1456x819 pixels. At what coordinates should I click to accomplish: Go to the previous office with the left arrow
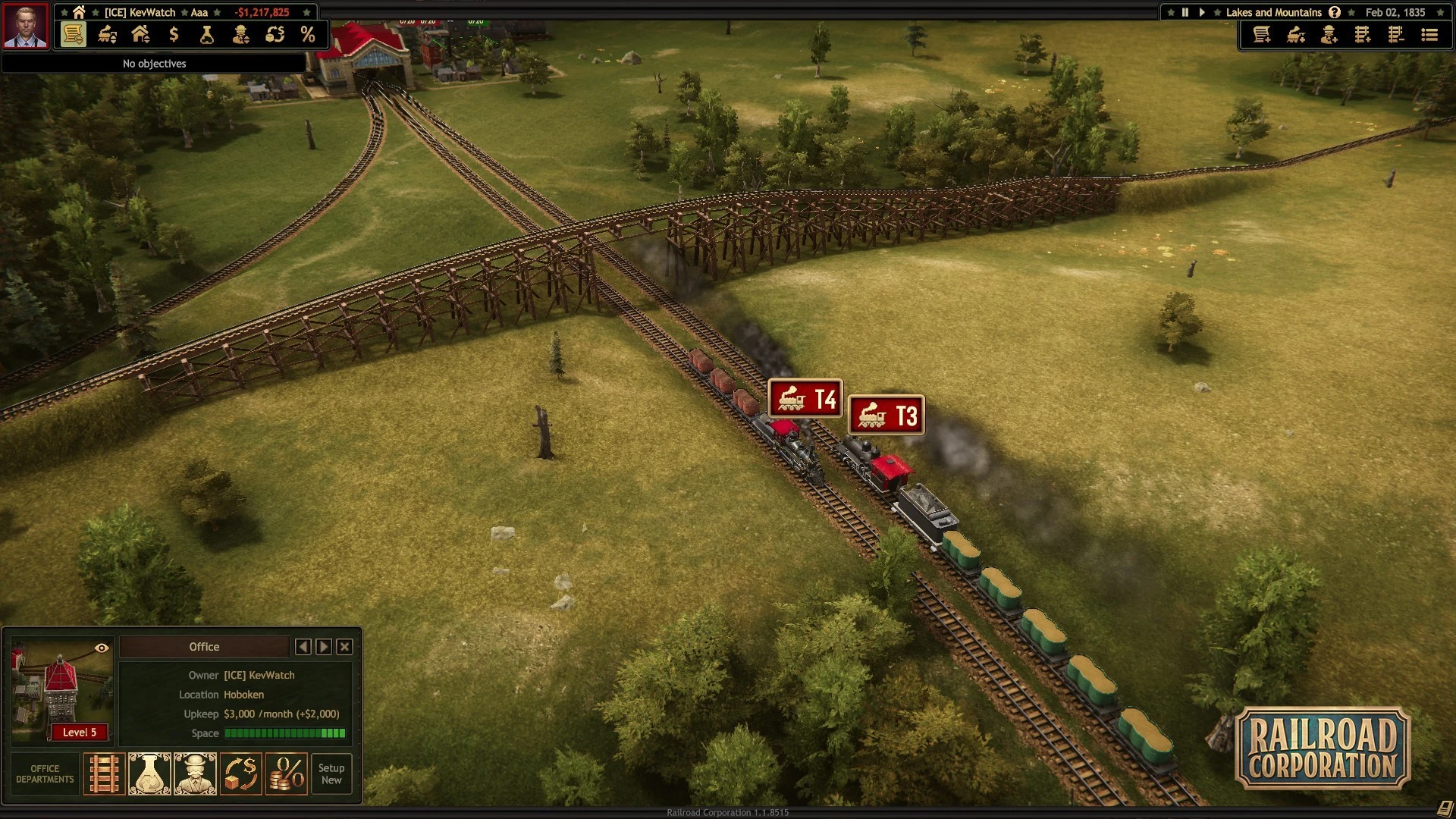(303, 647)
